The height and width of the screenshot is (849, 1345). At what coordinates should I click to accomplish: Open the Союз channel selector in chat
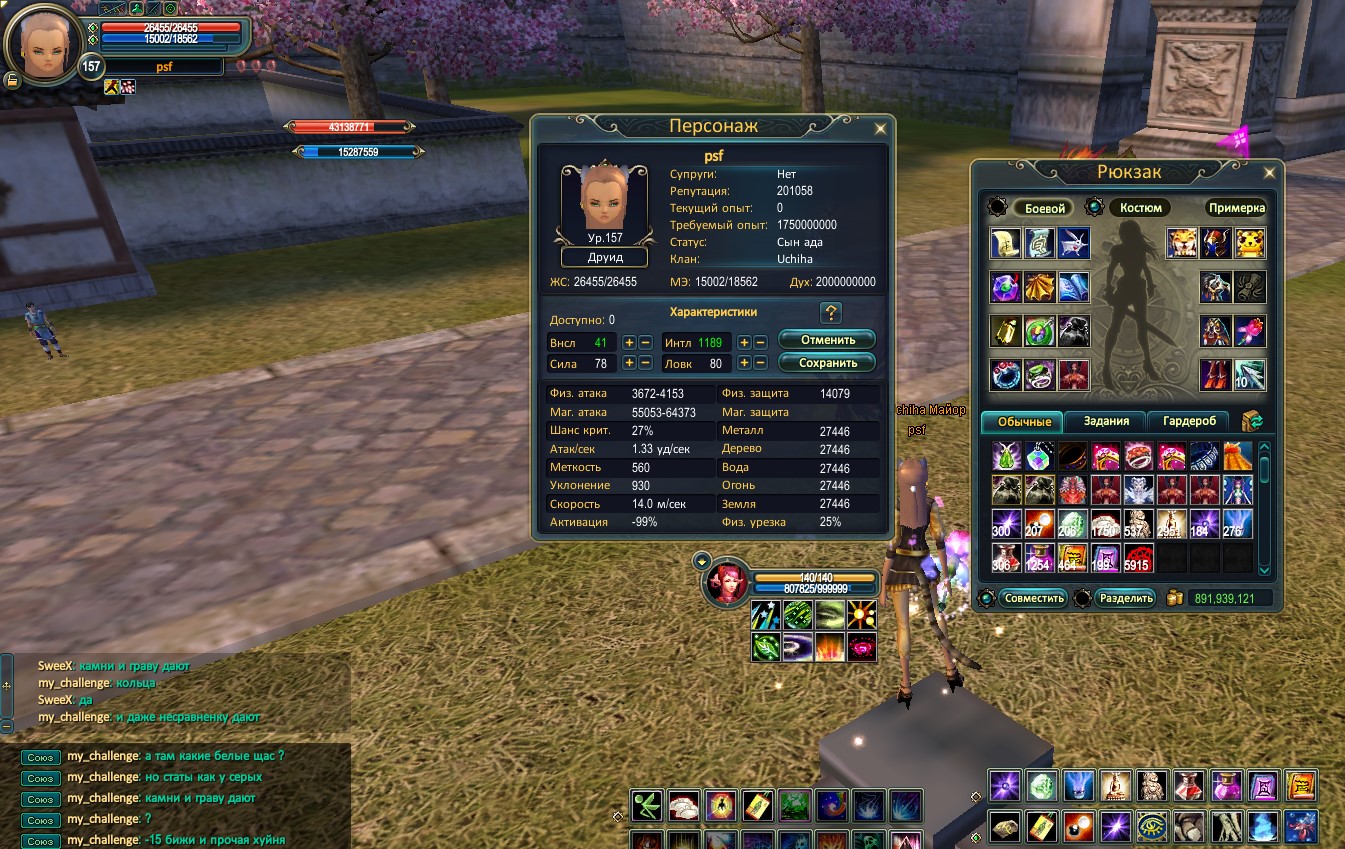pyautogui.click(x=40, y=757)
